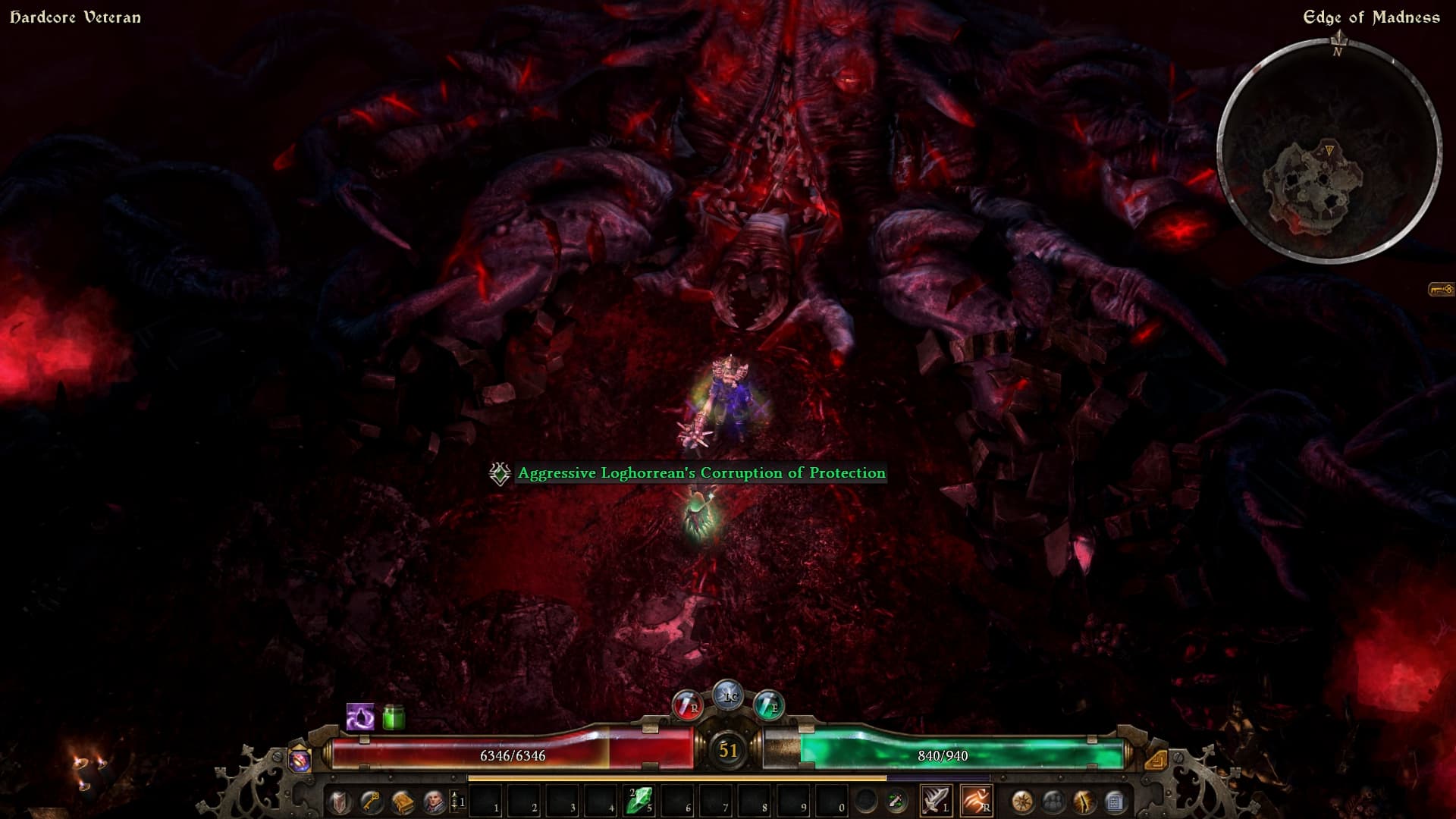Open the shield character sheet icon
1456x819 pixels.
(x=339, y=802)
